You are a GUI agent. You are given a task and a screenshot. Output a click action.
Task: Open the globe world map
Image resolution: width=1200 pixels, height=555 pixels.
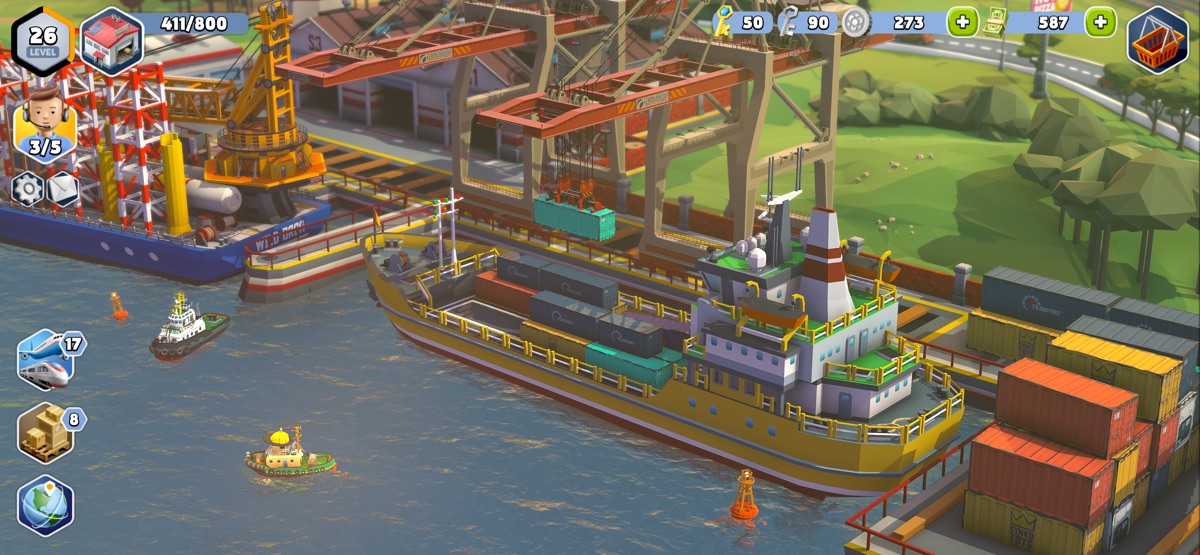coord(45,505)
